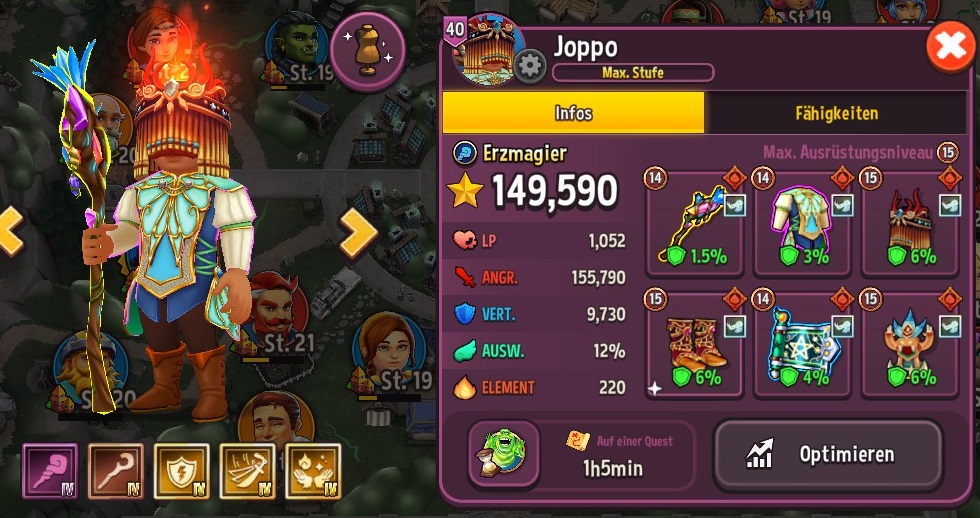Select the Infos tab
Screen dimensions: 980x518
tap(573, 113)
